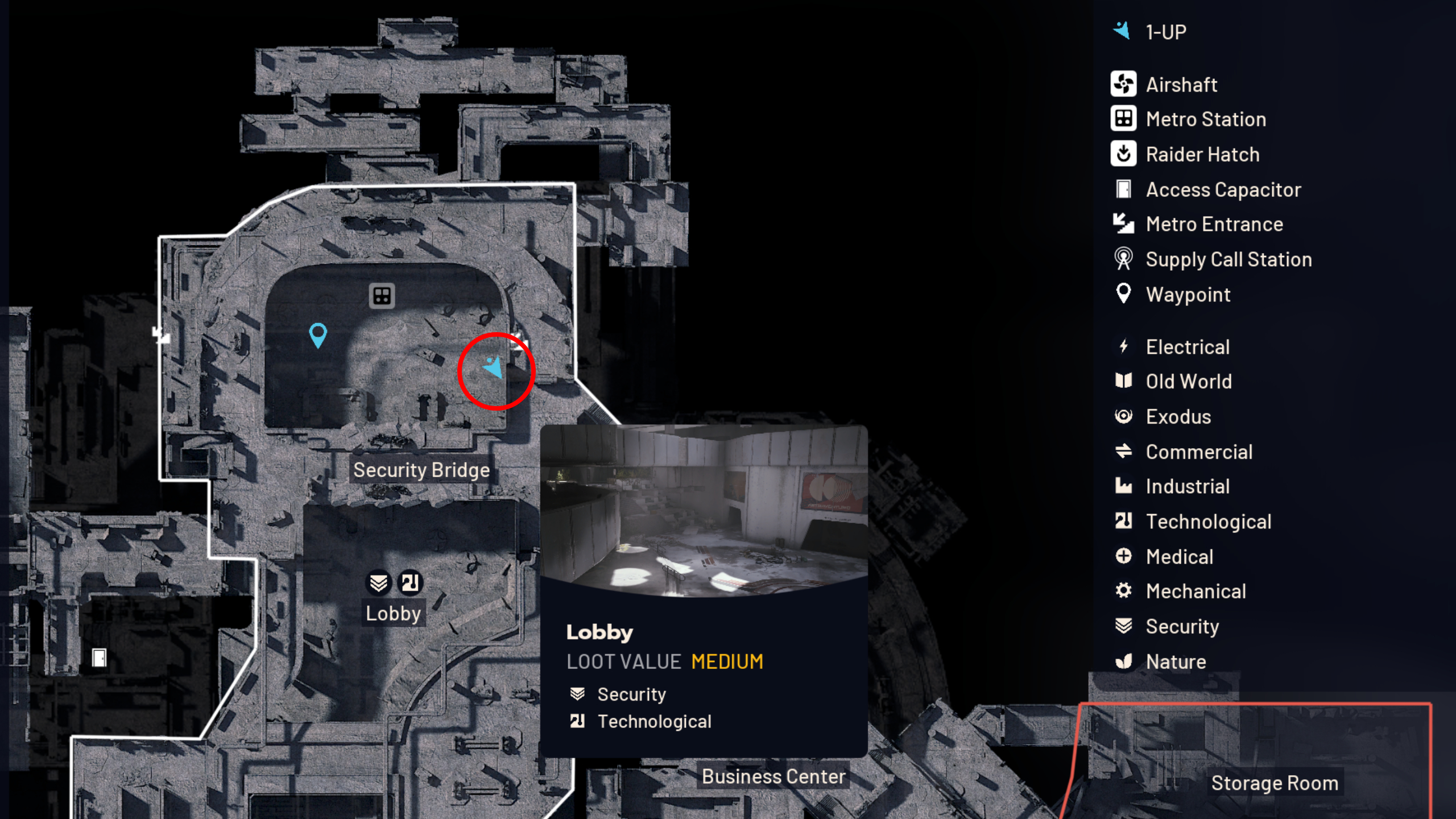
Task: Select the Supply Call Station legend icon
Action: (x=1123, y=259)
